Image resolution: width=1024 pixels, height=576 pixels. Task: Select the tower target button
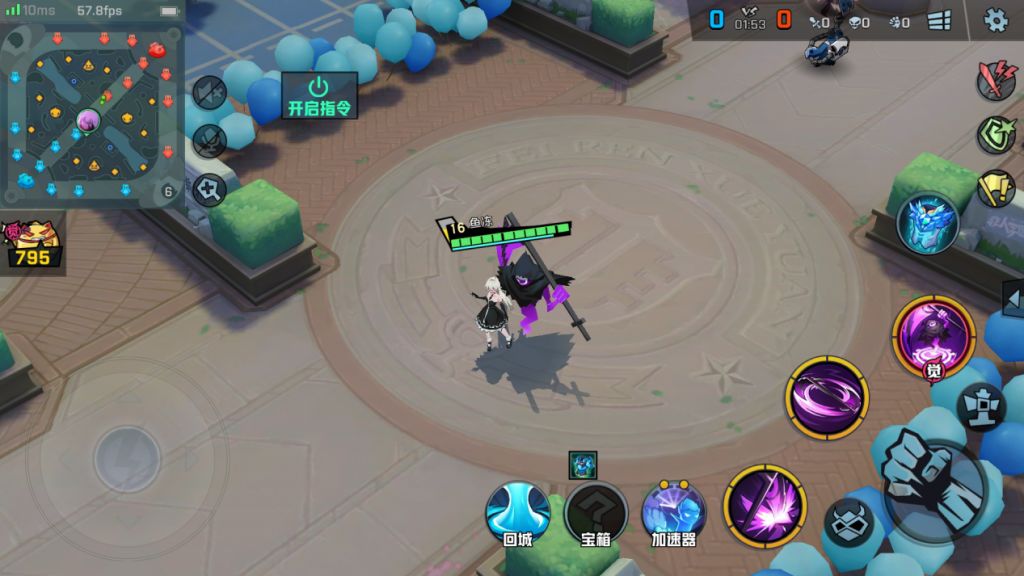(981, 405)
